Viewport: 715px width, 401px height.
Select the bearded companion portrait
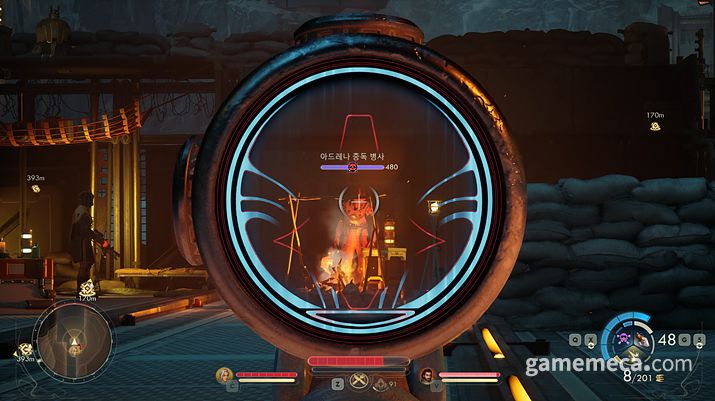click(x=427, y=377)
